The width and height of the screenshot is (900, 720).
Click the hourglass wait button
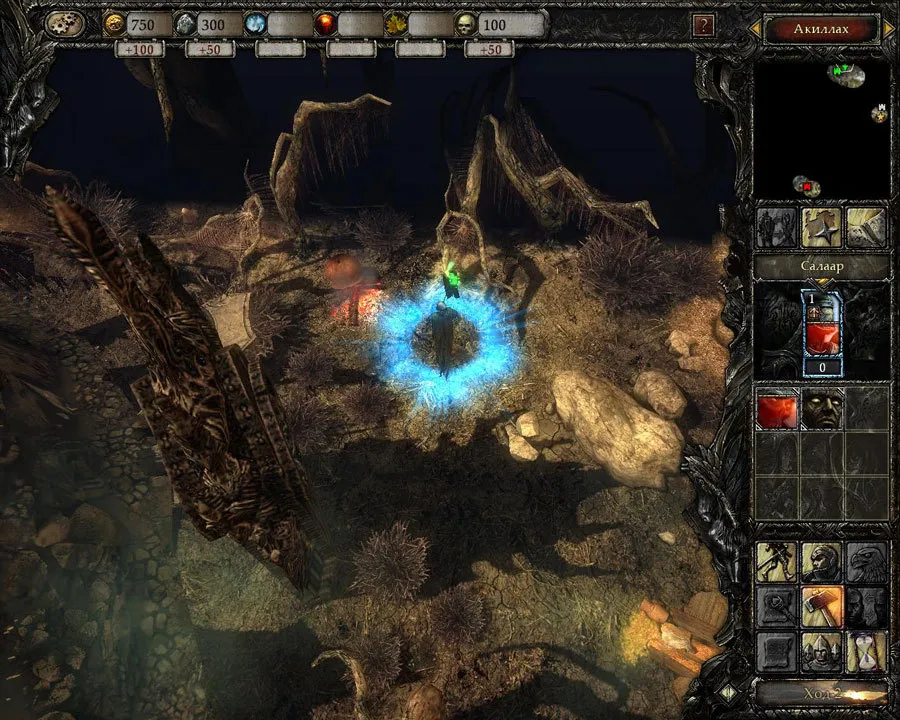pyautogui.click(x=866, y=651)
